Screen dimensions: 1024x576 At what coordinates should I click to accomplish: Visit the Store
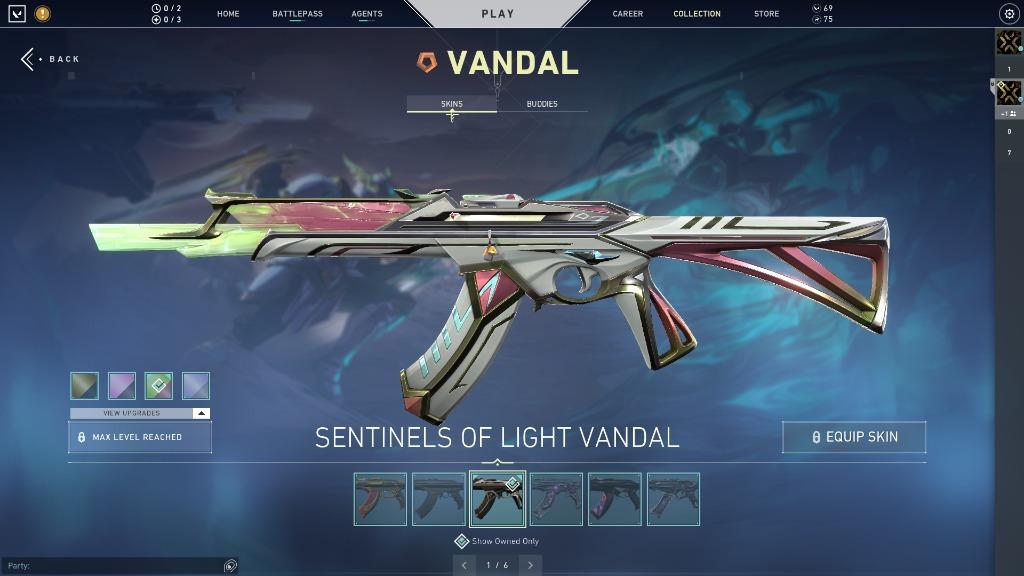click(766, 14)
